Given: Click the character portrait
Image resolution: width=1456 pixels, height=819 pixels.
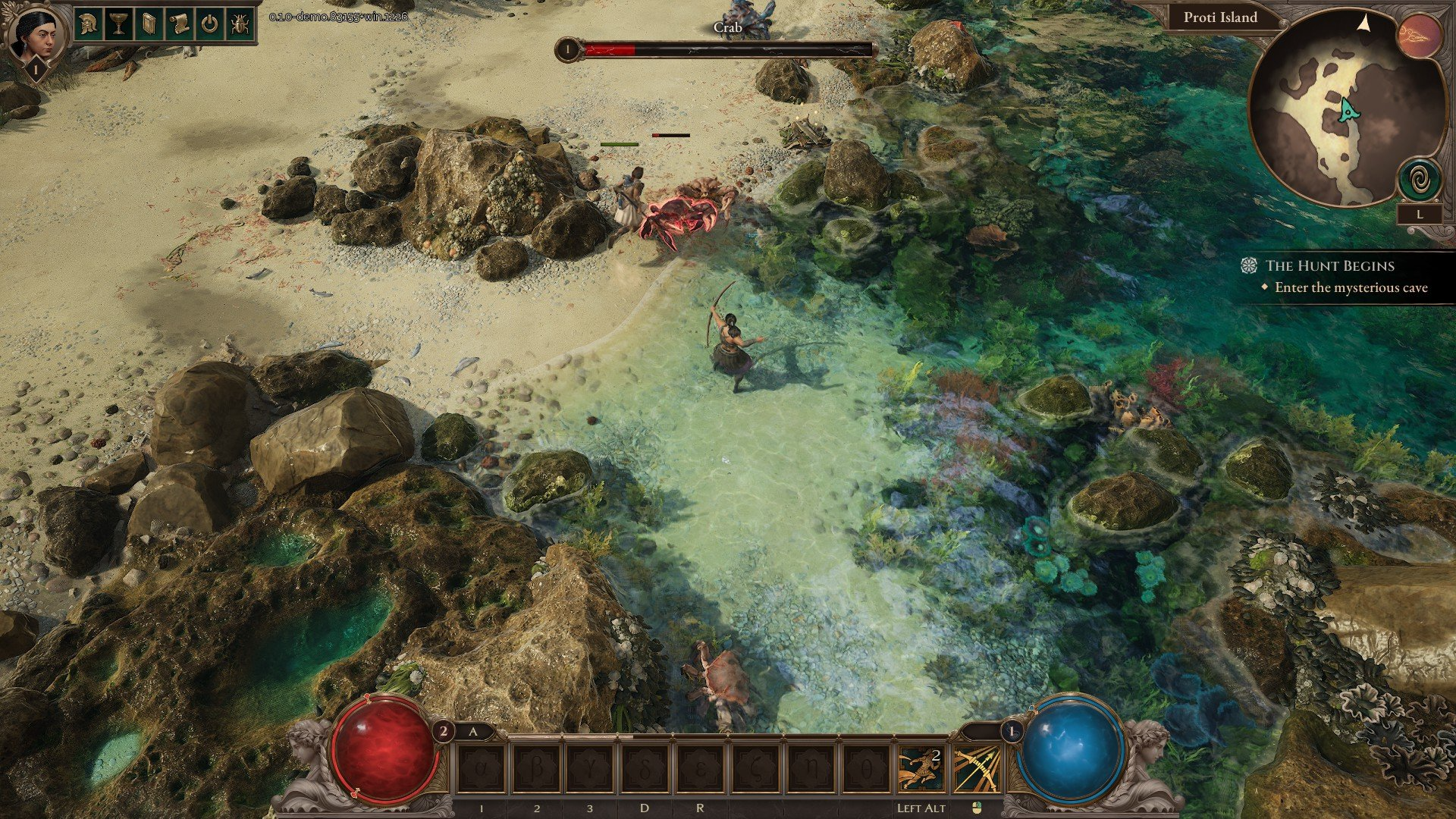Looking at the screenshot, I should 35,33.
